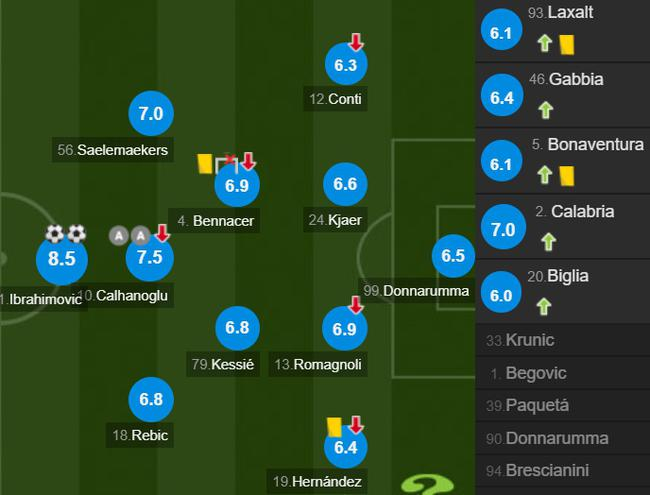Open Kessié's player marker

[x=237, y=328]
